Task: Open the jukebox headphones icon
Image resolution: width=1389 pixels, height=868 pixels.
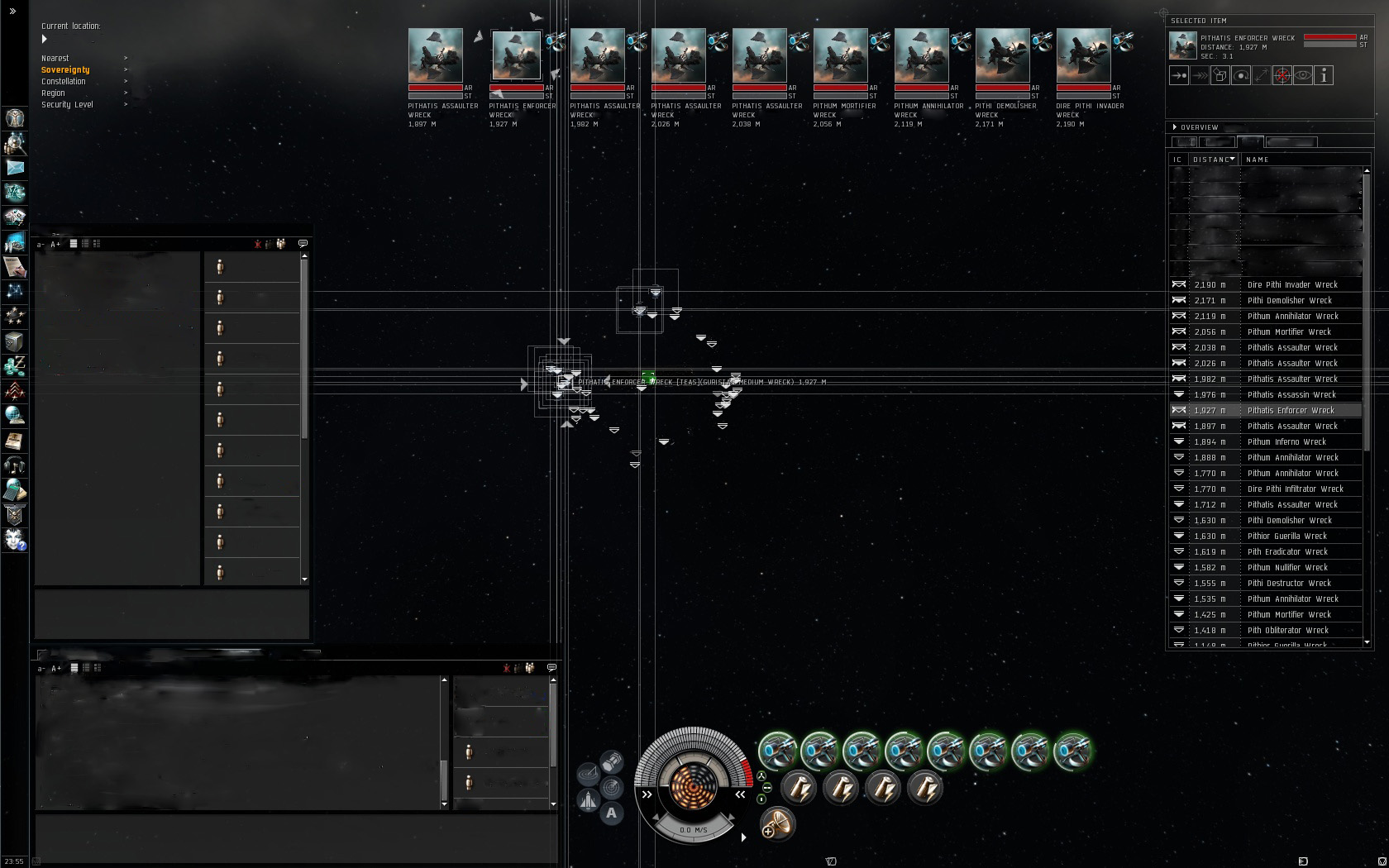Action: click(14, 465)
